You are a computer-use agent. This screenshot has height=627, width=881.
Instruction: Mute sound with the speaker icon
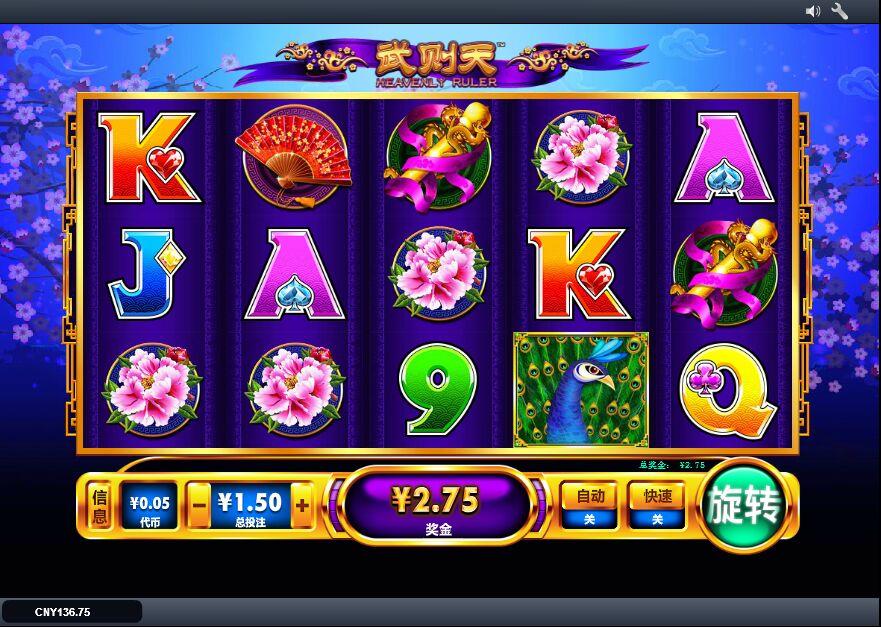[813, 11]
